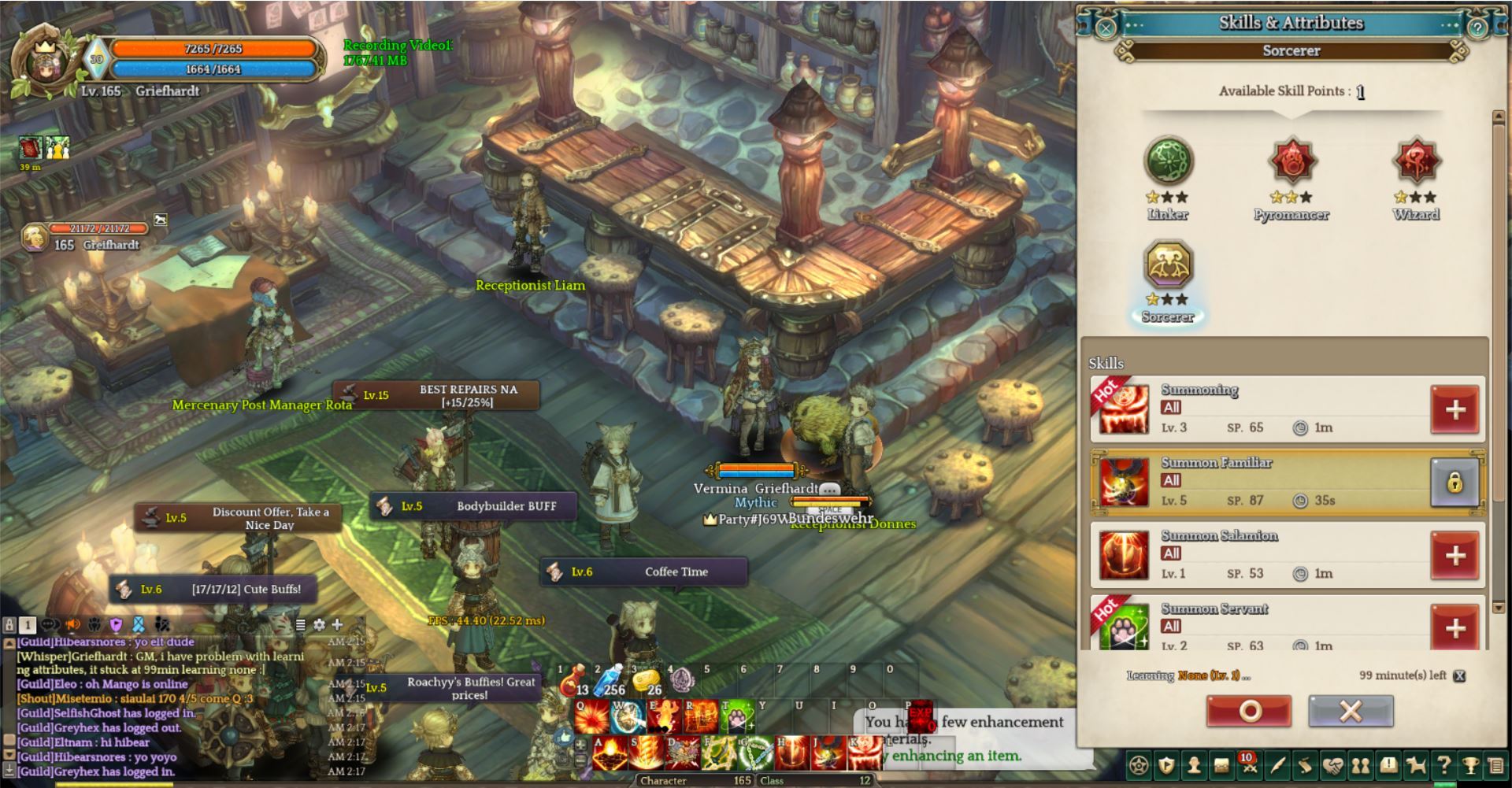This screenshot has height=788, width=1512.
Task: Open help for Skills & Attributes
Action: pos(1477,29)
